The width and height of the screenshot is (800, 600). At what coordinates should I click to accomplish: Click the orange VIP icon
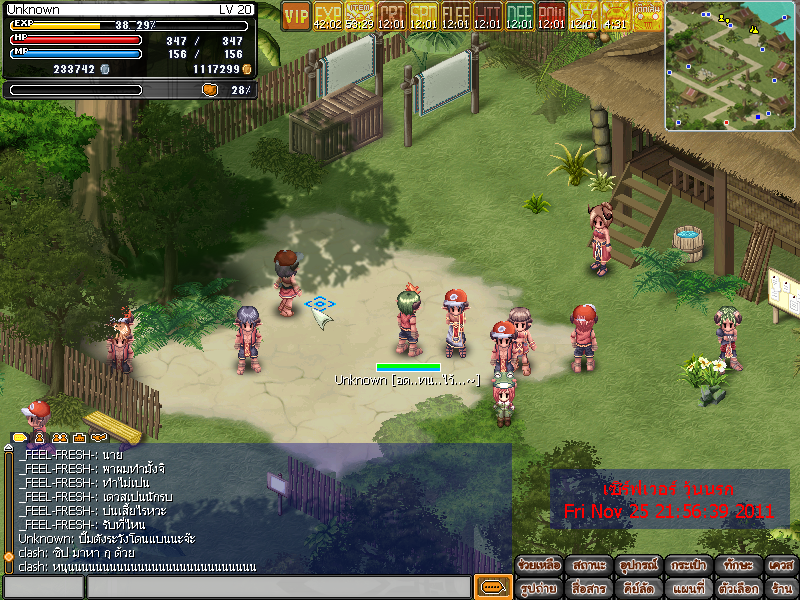pos(296,15)
